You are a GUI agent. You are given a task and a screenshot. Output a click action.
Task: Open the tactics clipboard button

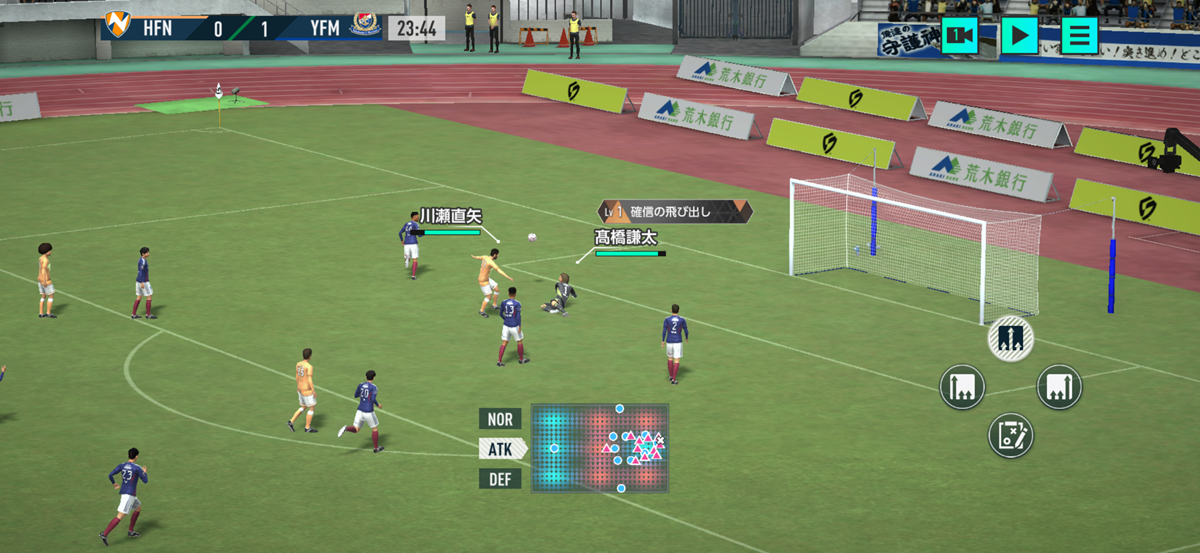tap(1011, 436)
